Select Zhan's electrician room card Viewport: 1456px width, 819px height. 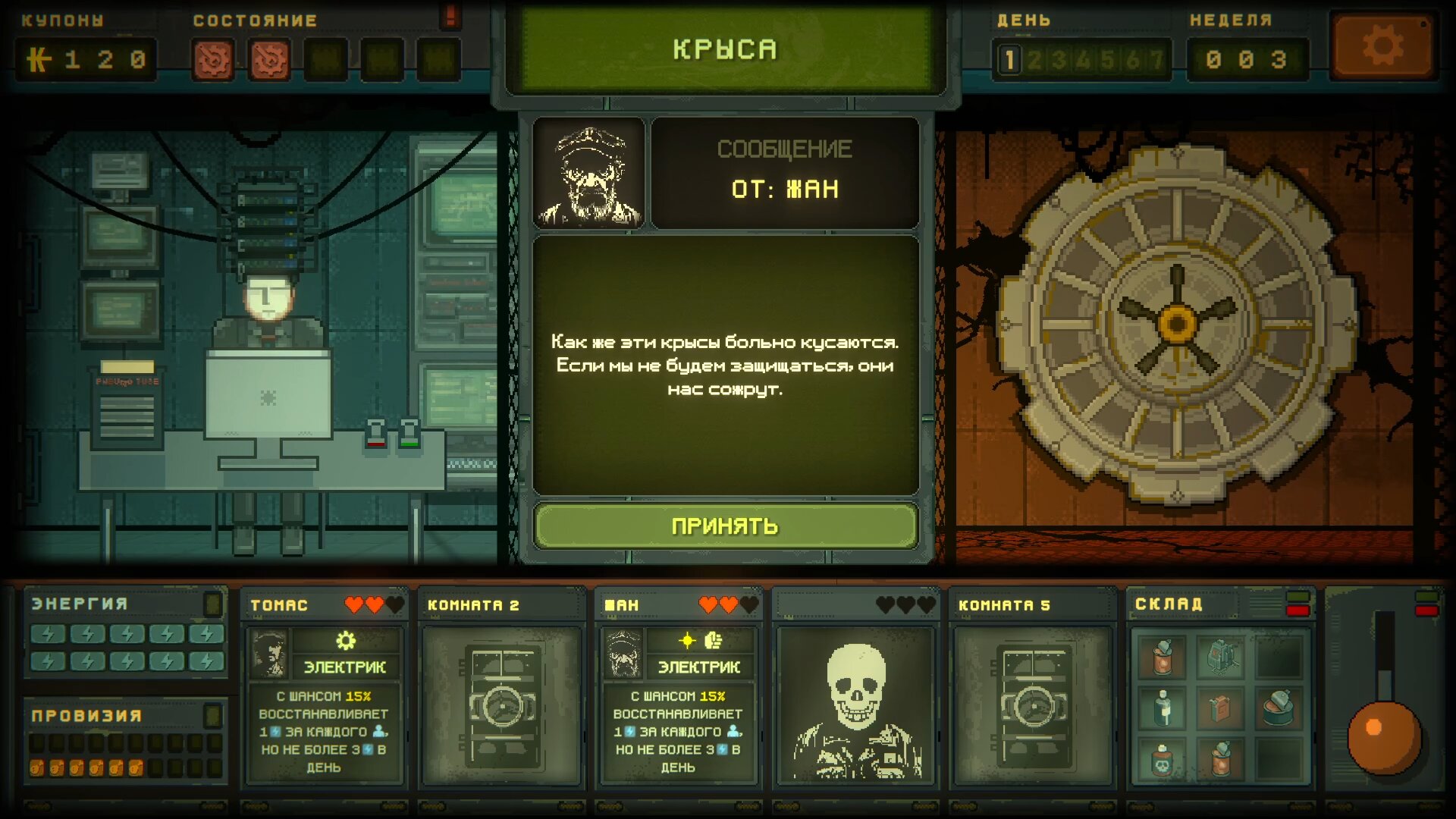pos(678,704)
